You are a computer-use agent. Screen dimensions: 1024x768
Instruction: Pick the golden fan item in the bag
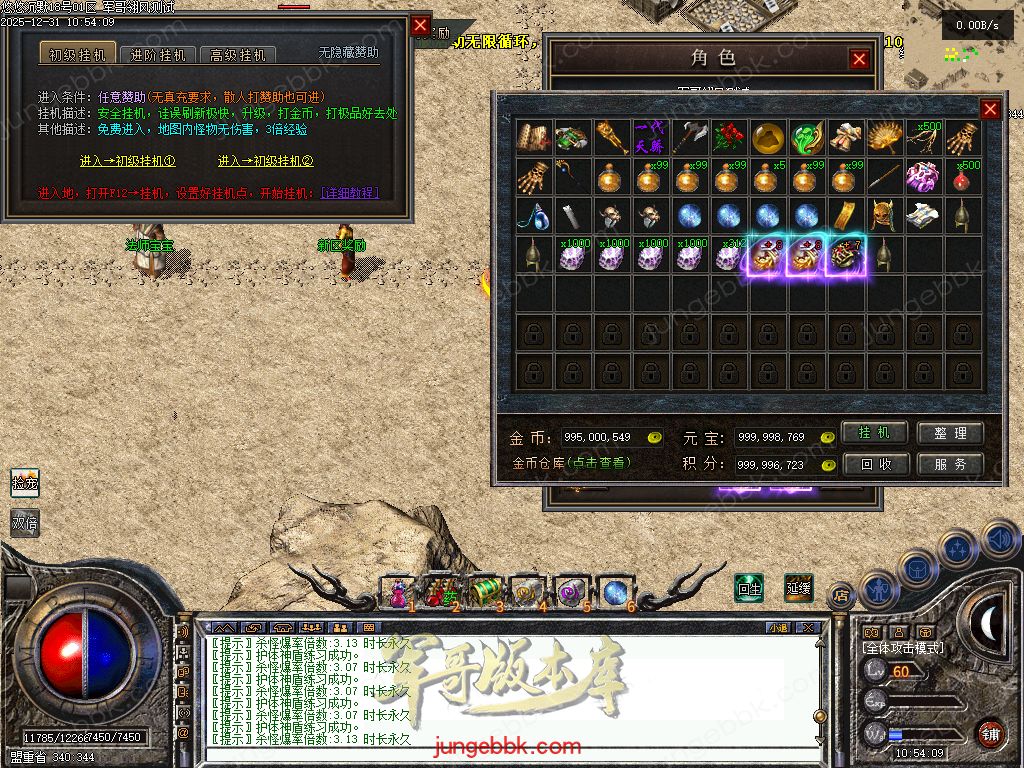(x=885, y=137)
